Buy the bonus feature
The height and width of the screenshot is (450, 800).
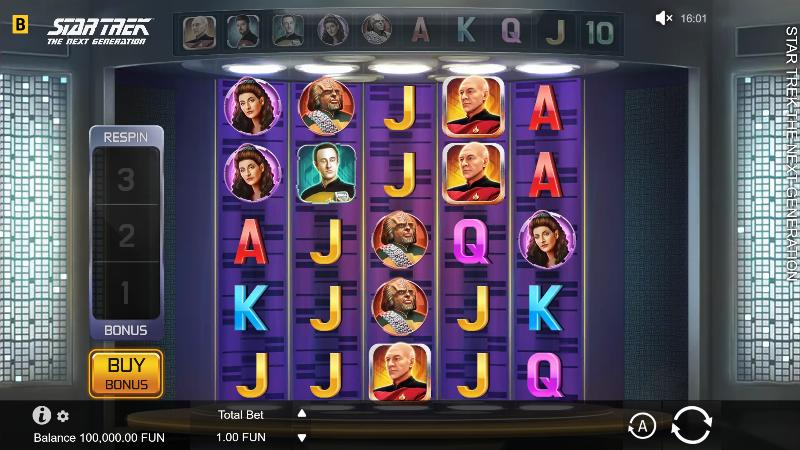(127, 373)
